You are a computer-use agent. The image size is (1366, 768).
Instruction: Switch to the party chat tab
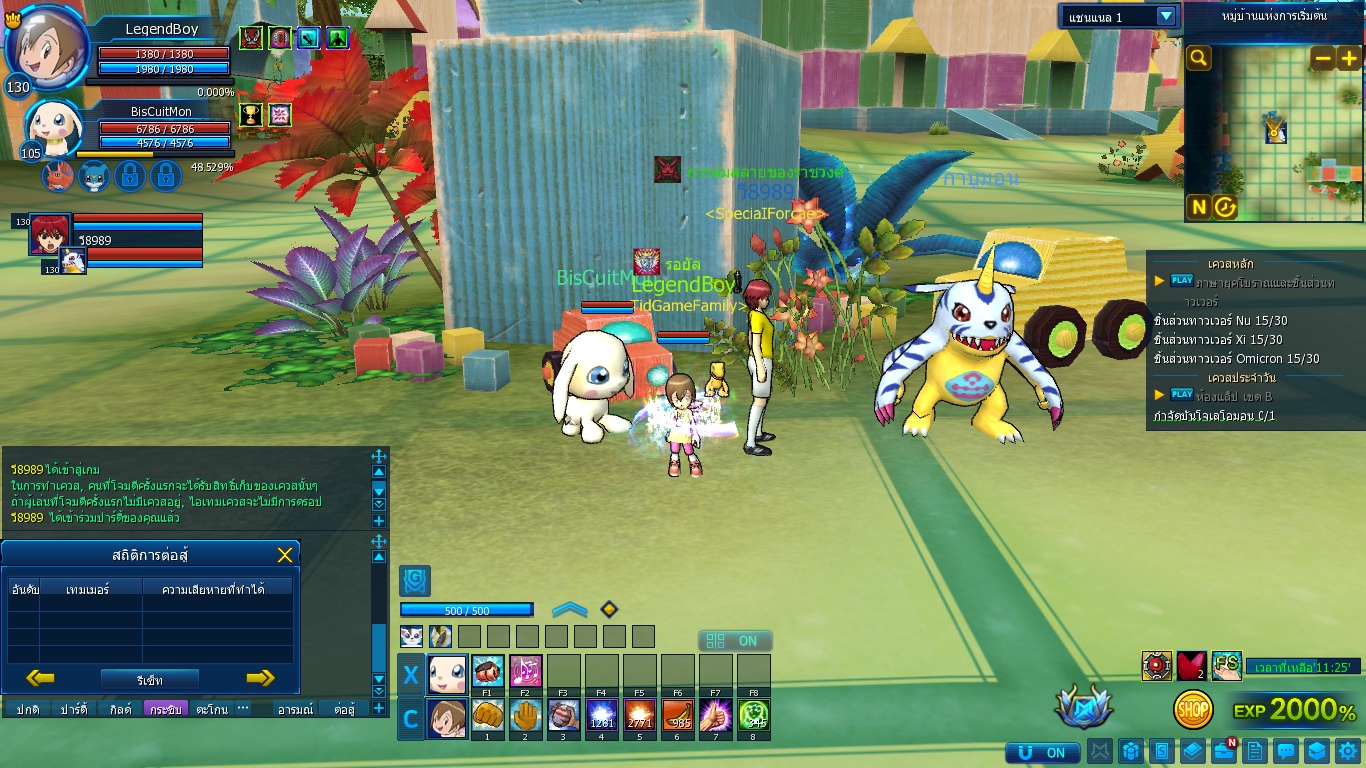pyautogui.click(x=73, y=709)
